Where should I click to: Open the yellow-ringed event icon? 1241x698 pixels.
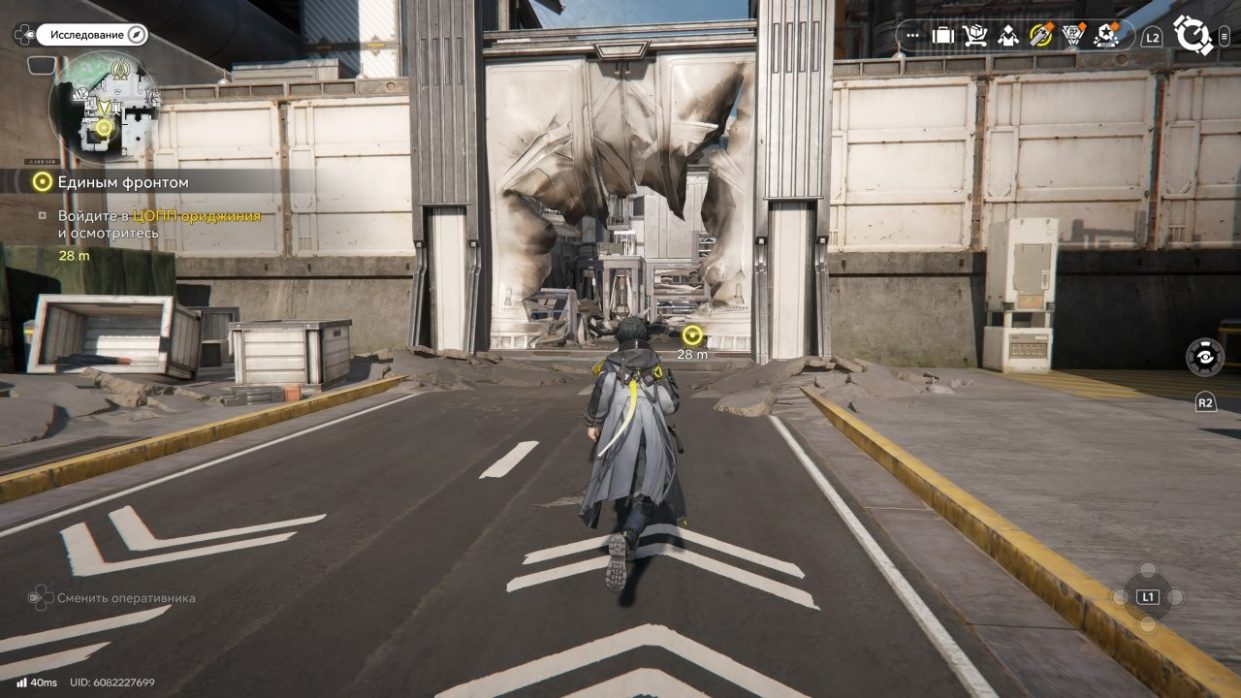pos(1041,36)
